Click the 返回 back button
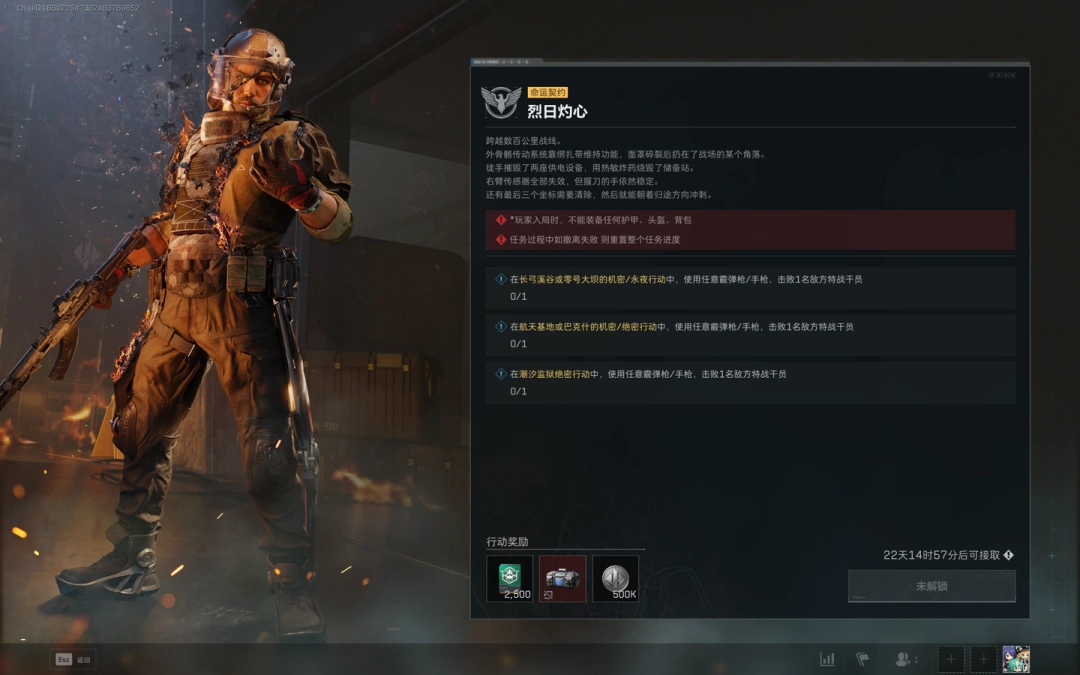This screenshot has width=1080, height=675. (x=73, y=659)
